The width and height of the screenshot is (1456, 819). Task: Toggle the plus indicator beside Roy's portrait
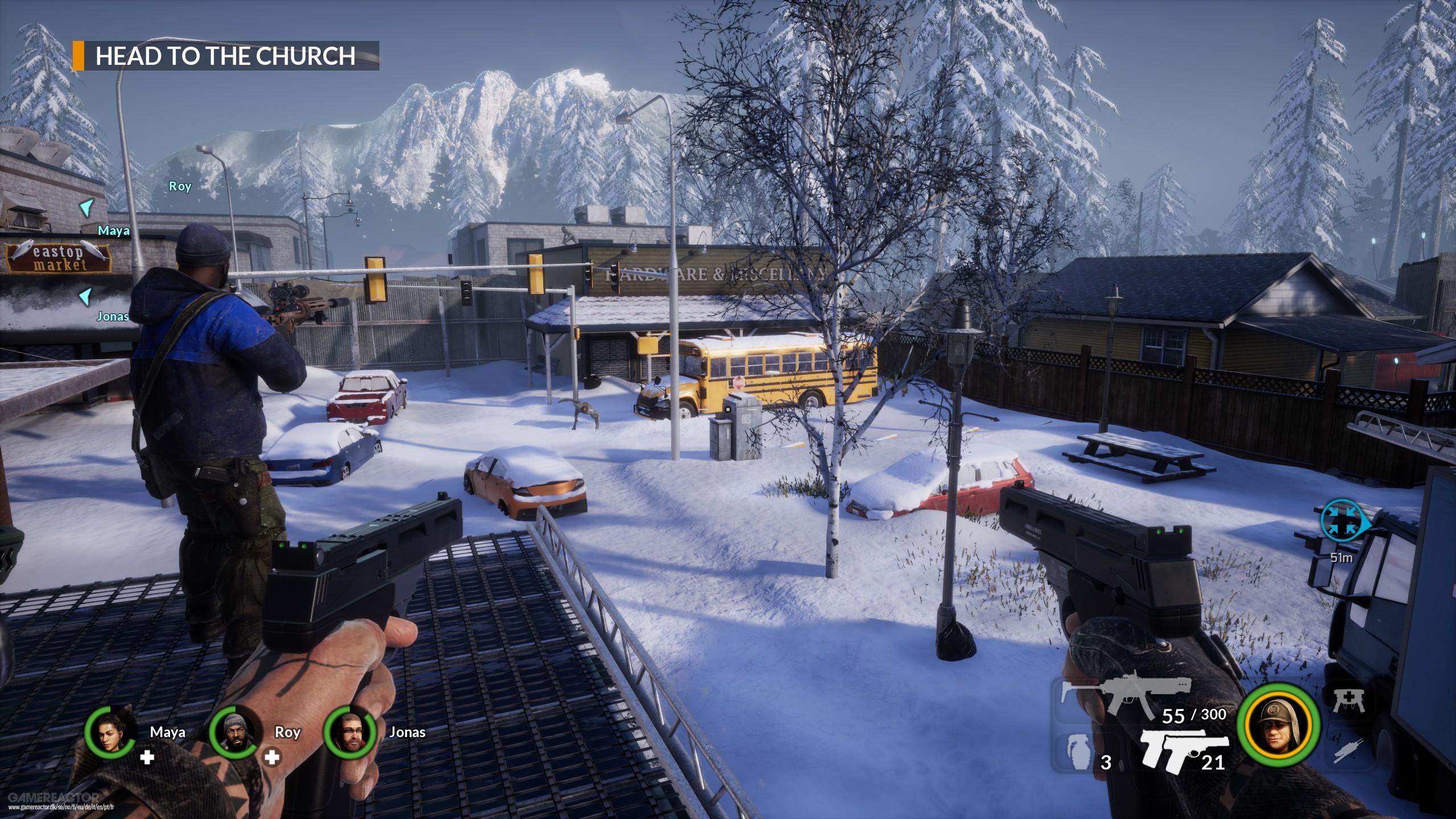[x=272, y=756]
